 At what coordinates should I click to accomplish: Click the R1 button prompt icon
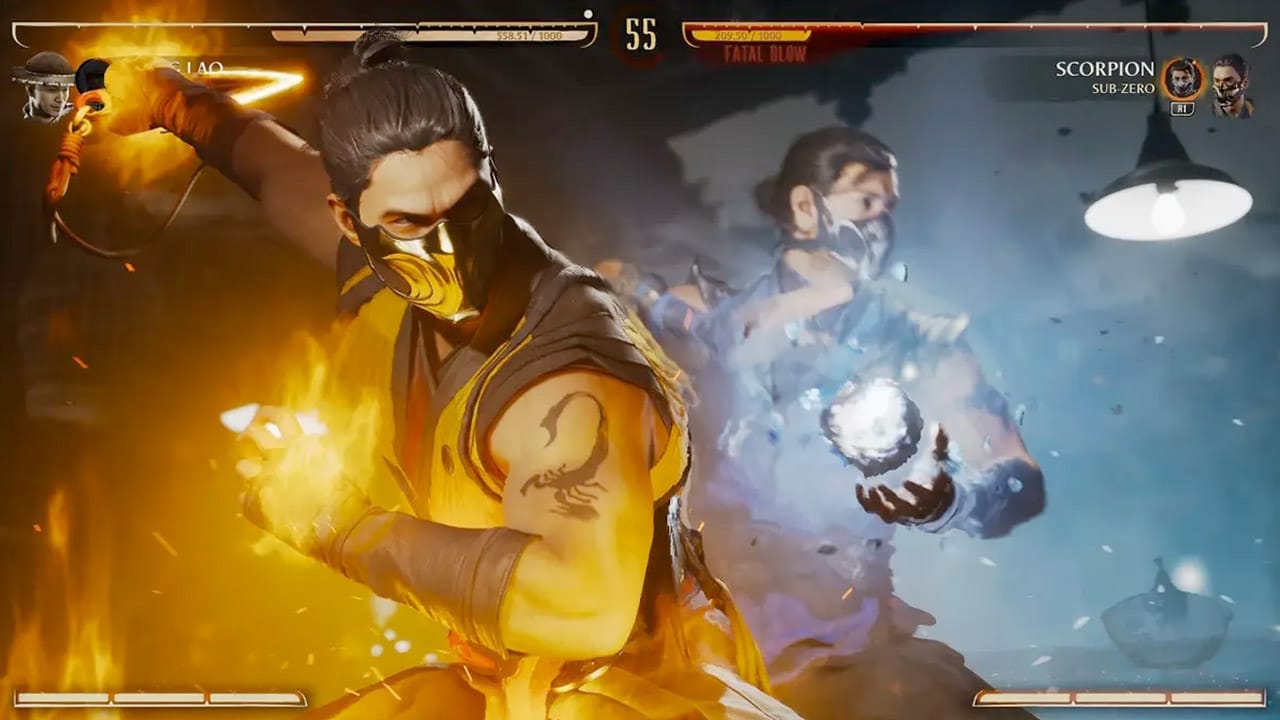(1182, 106)
